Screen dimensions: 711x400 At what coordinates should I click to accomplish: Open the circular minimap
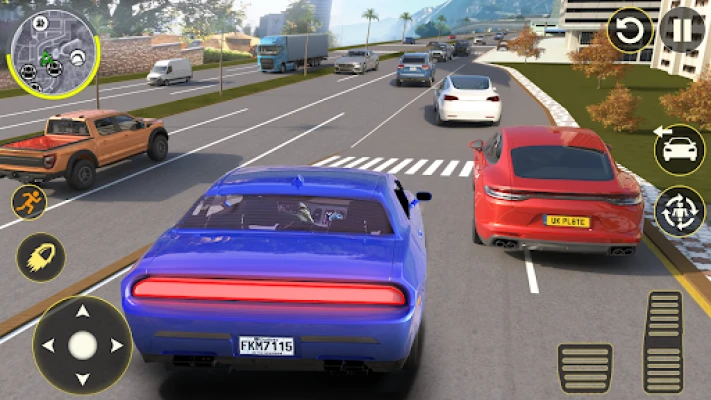(x=51, y=54)
